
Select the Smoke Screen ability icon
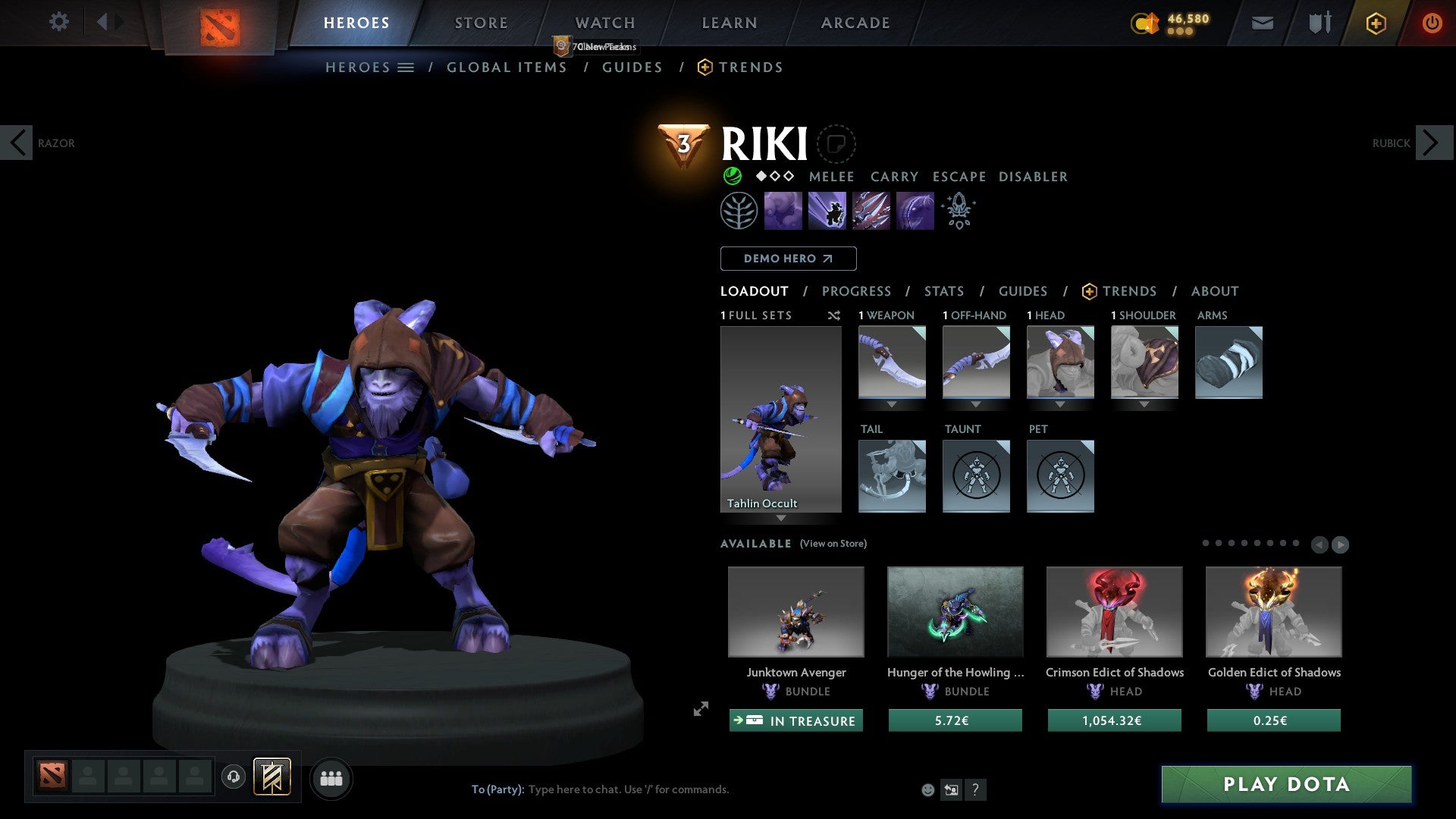(783, 210)
